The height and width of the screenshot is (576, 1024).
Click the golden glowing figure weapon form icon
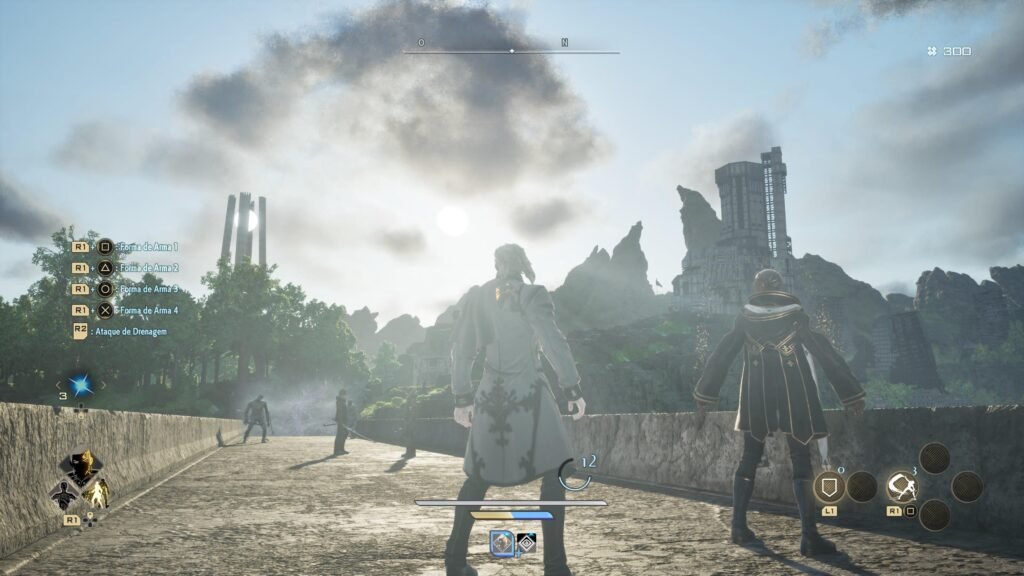(98, 492)
